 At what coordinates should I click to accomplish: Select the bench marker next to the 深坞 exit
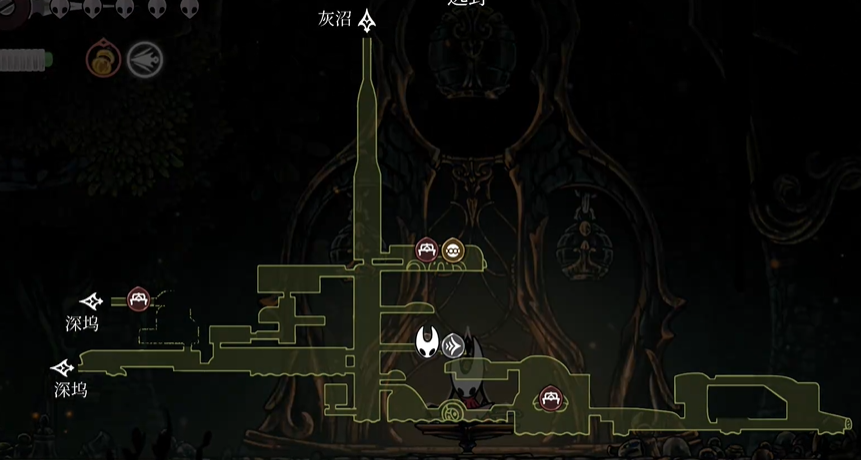pos(138,299)
